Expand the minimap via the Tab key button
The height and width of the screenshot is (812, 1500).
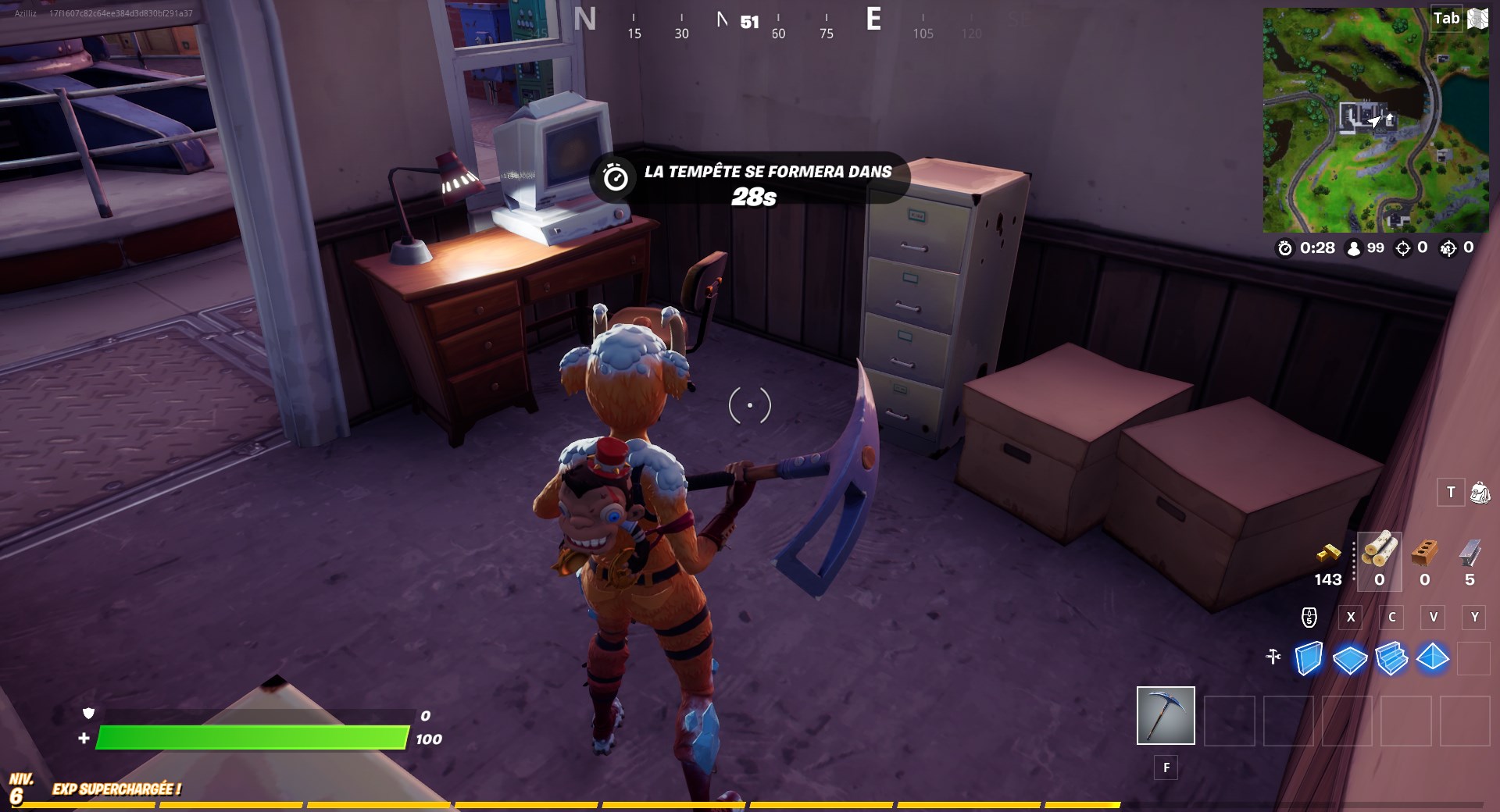[x=1446, y=19]
